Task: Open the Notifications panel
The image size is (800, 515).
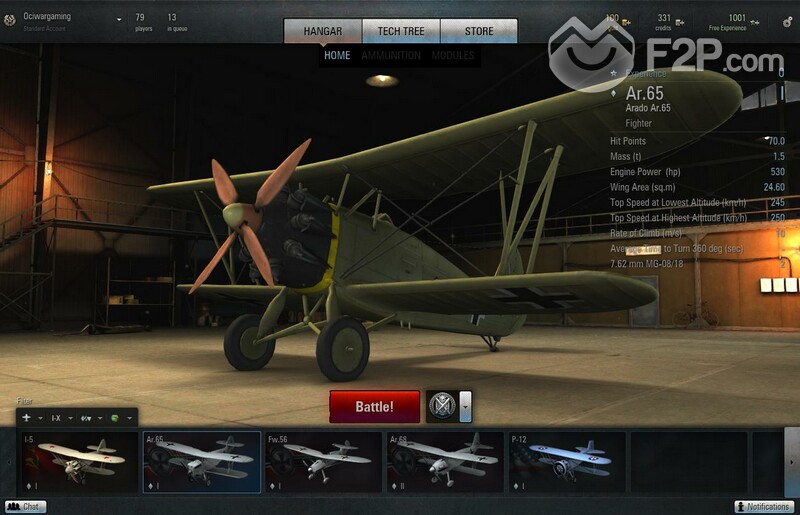Action: (764, 507)
